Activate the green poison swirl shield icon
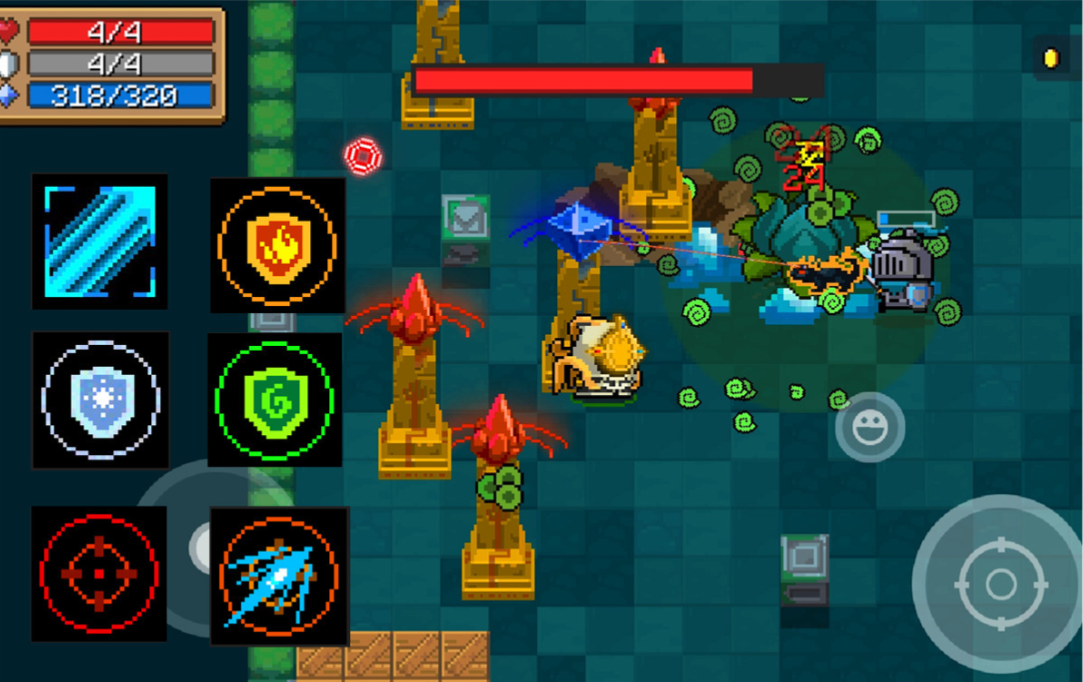1083x682 pixels. point(274,400)
